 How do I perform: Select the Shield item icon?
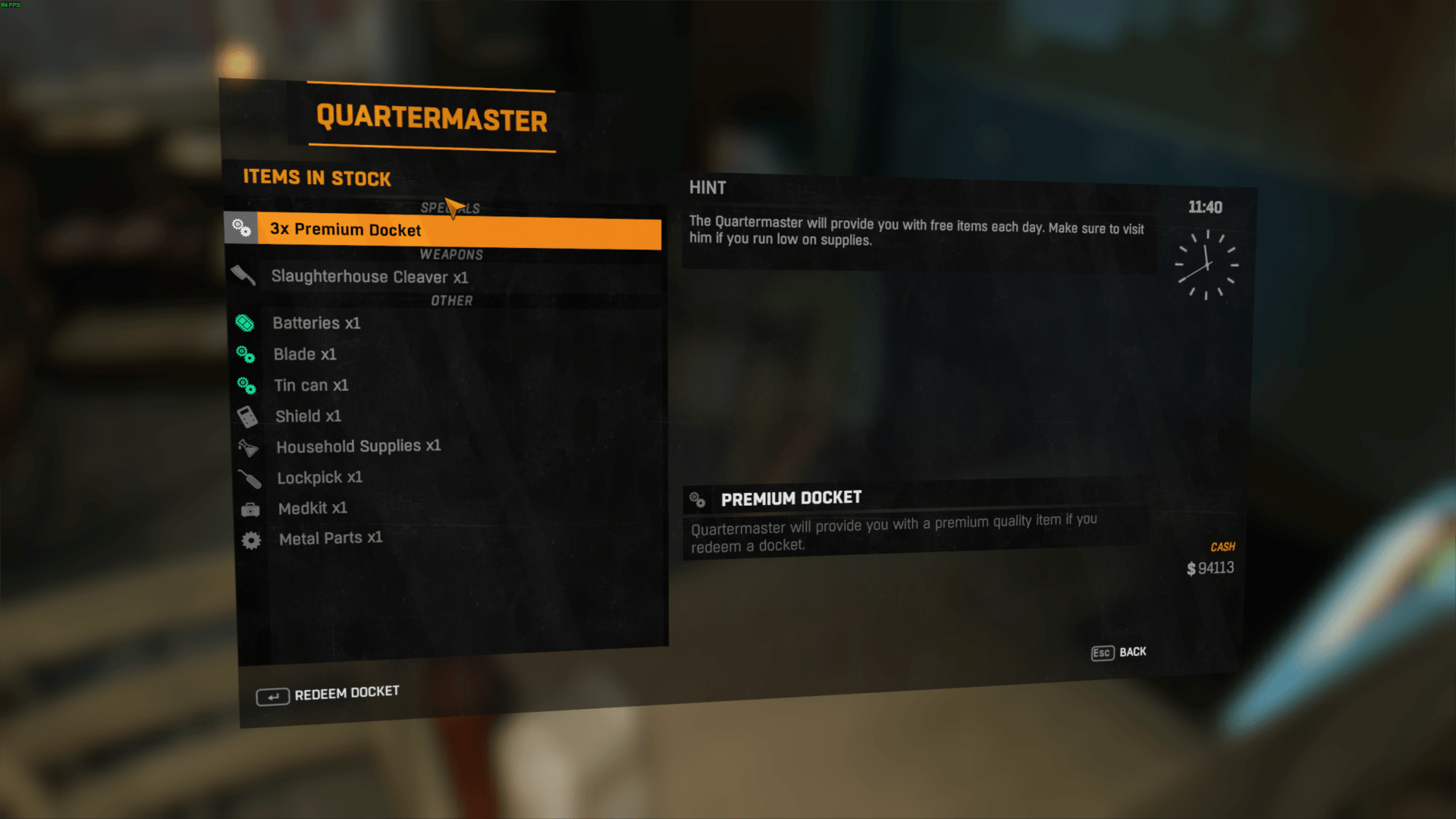click(x=246, y=416)
